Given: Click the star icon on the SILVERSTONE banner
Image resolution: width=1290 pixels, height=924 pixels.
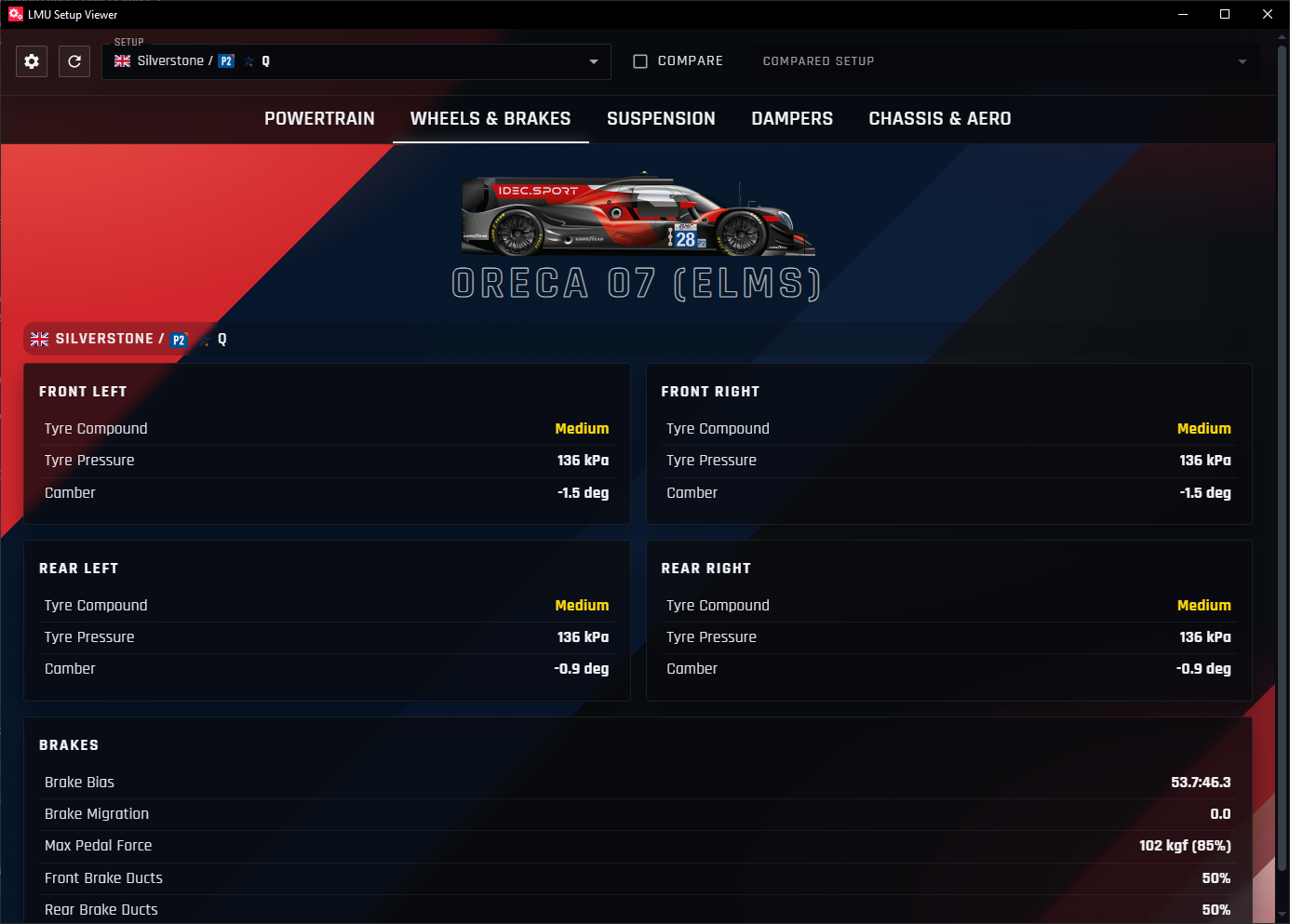Looking at the screenshot, I should pyautogui.click(x=204, y=339).
